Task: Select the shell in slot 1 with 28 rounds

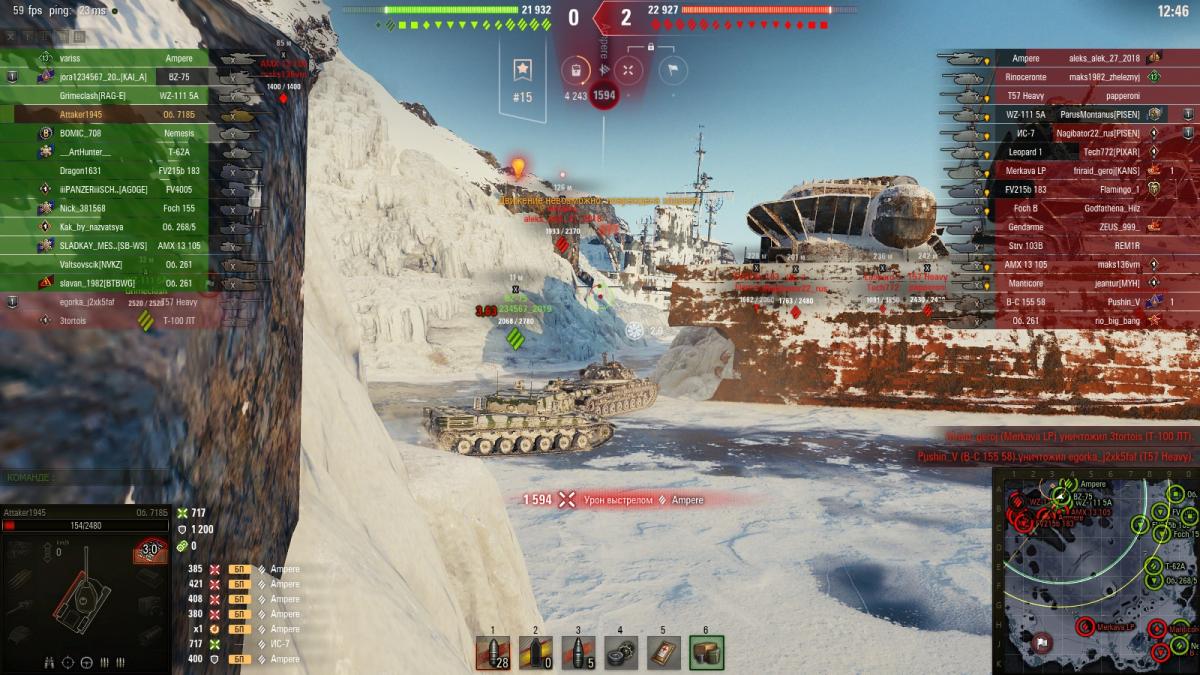Action: point(493,652)
